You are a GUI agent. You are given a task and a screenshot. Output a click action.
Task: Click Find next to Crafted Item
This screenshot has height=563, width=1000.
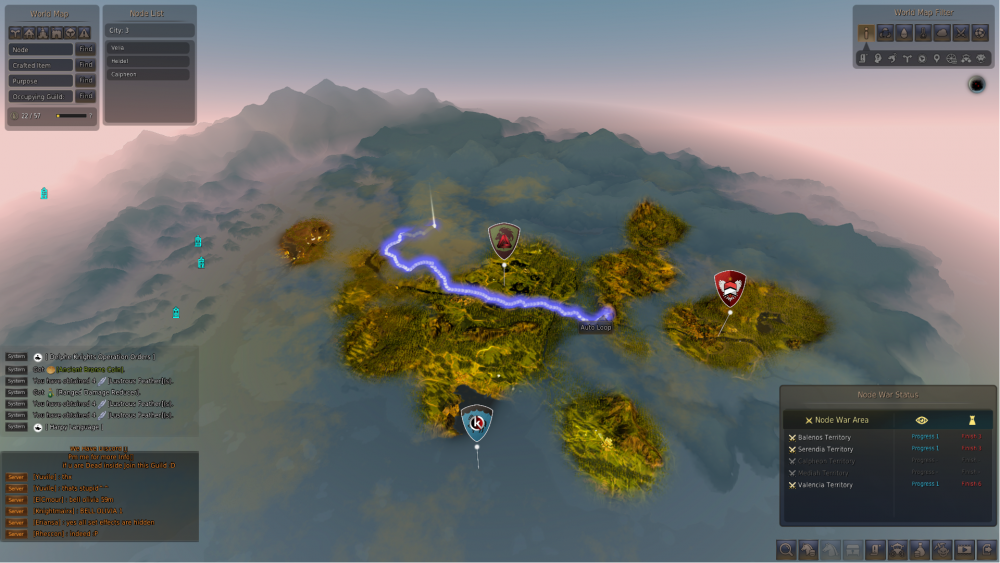[x=86, y=65]
